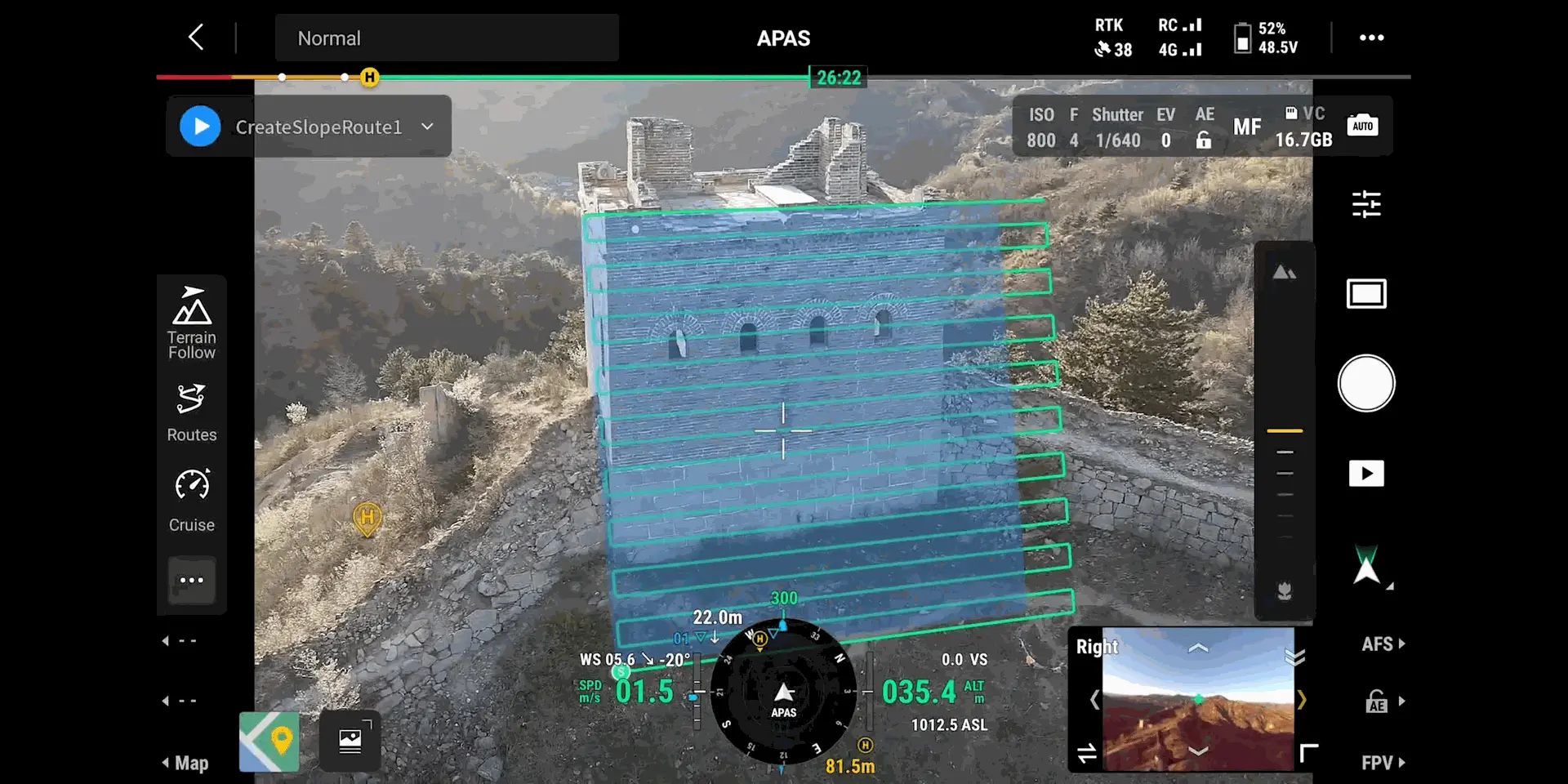Open camera parameter adjustment sliders
The image size is (1568, 784).
tap(1365, 204)
